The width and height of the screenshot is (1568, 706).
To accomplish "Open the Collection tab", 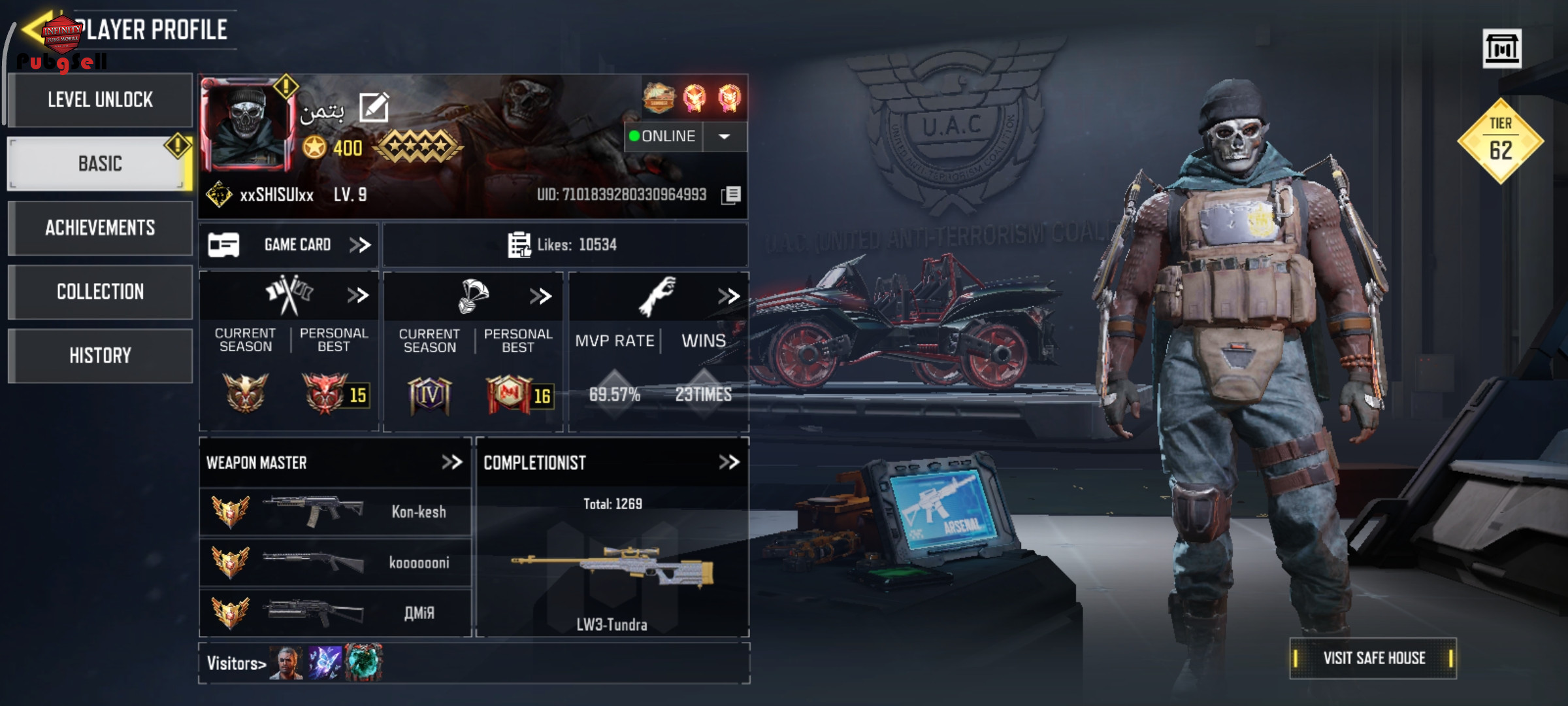I will [x=100, y=292].
